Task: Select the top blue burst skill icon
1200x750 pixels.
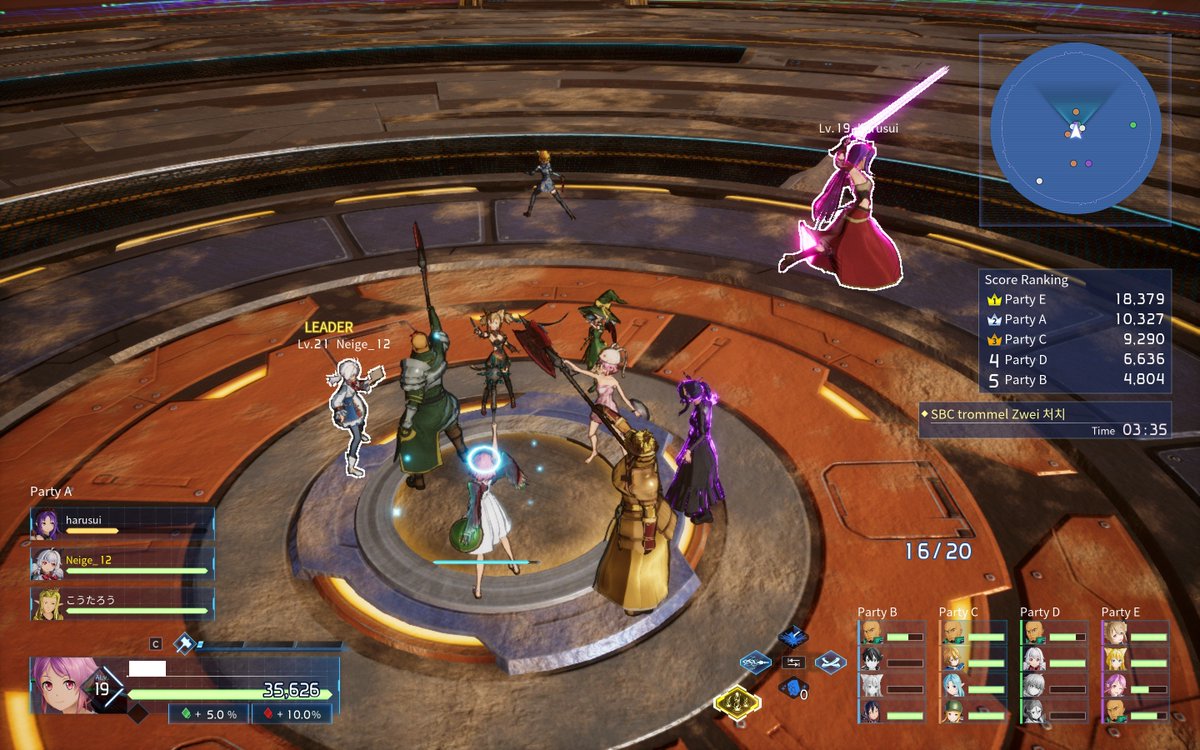Action: [793, 637]
